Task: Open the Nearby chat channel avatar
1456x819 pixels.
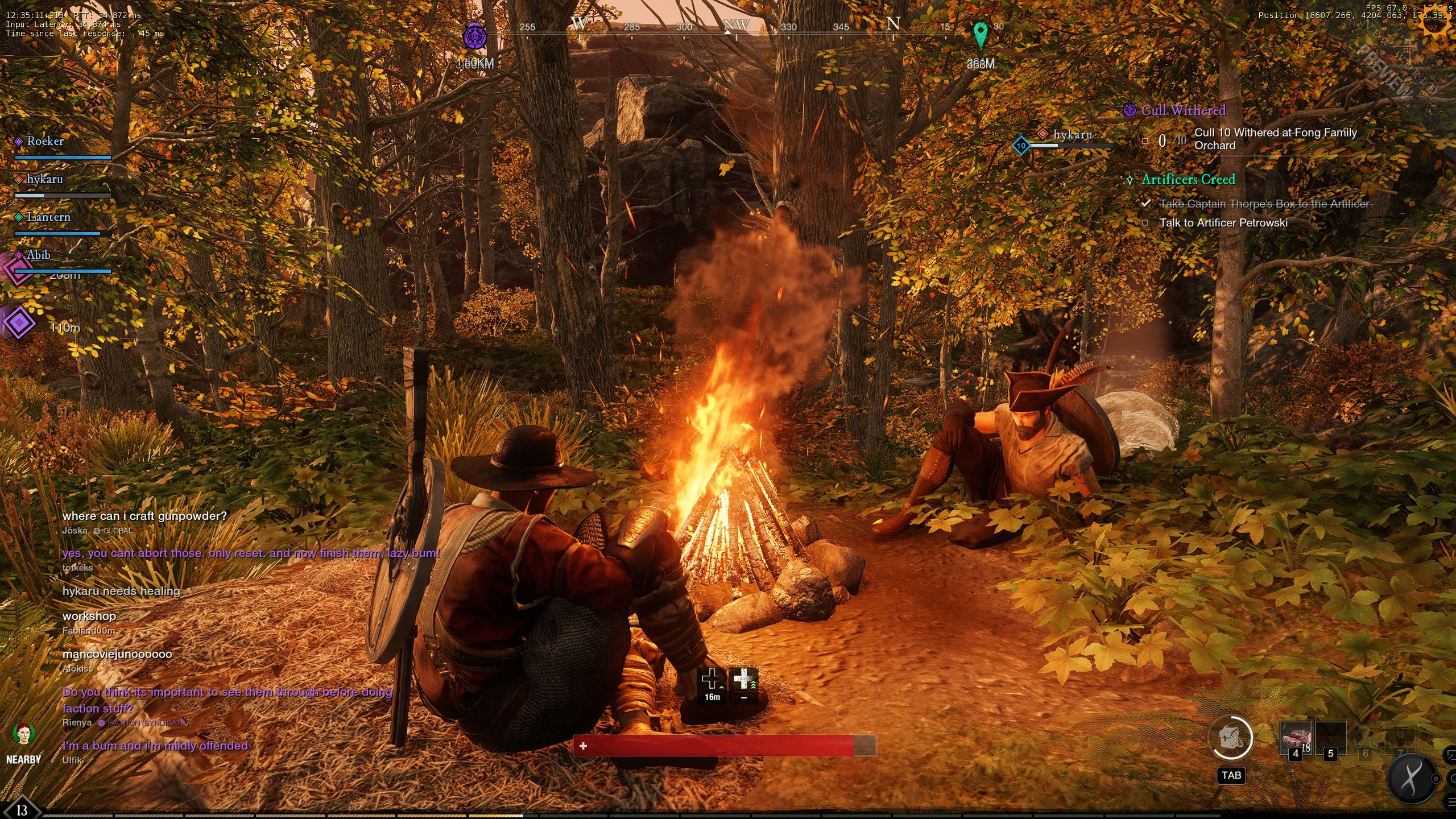Action: coord(23,734)
